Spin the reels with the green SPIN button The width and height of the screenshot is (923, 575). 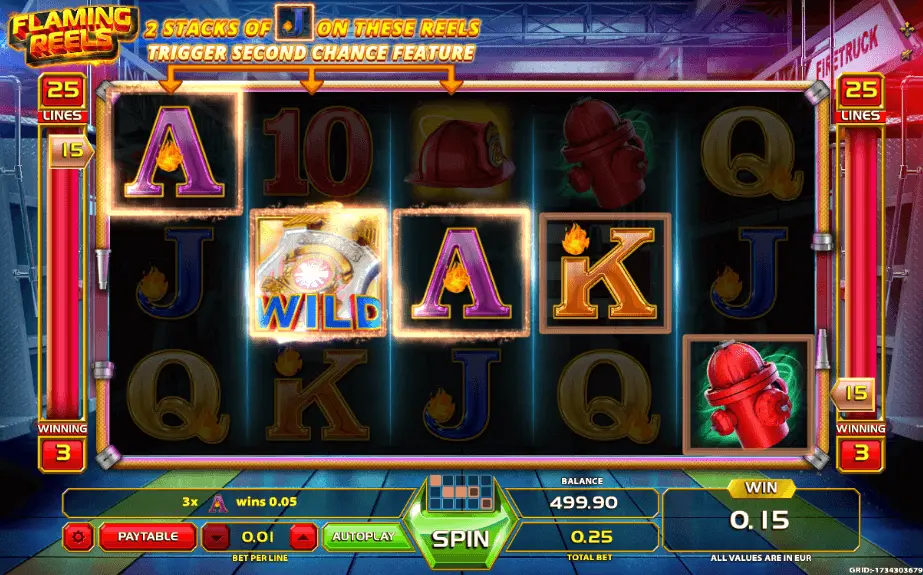tap(460, 538)
